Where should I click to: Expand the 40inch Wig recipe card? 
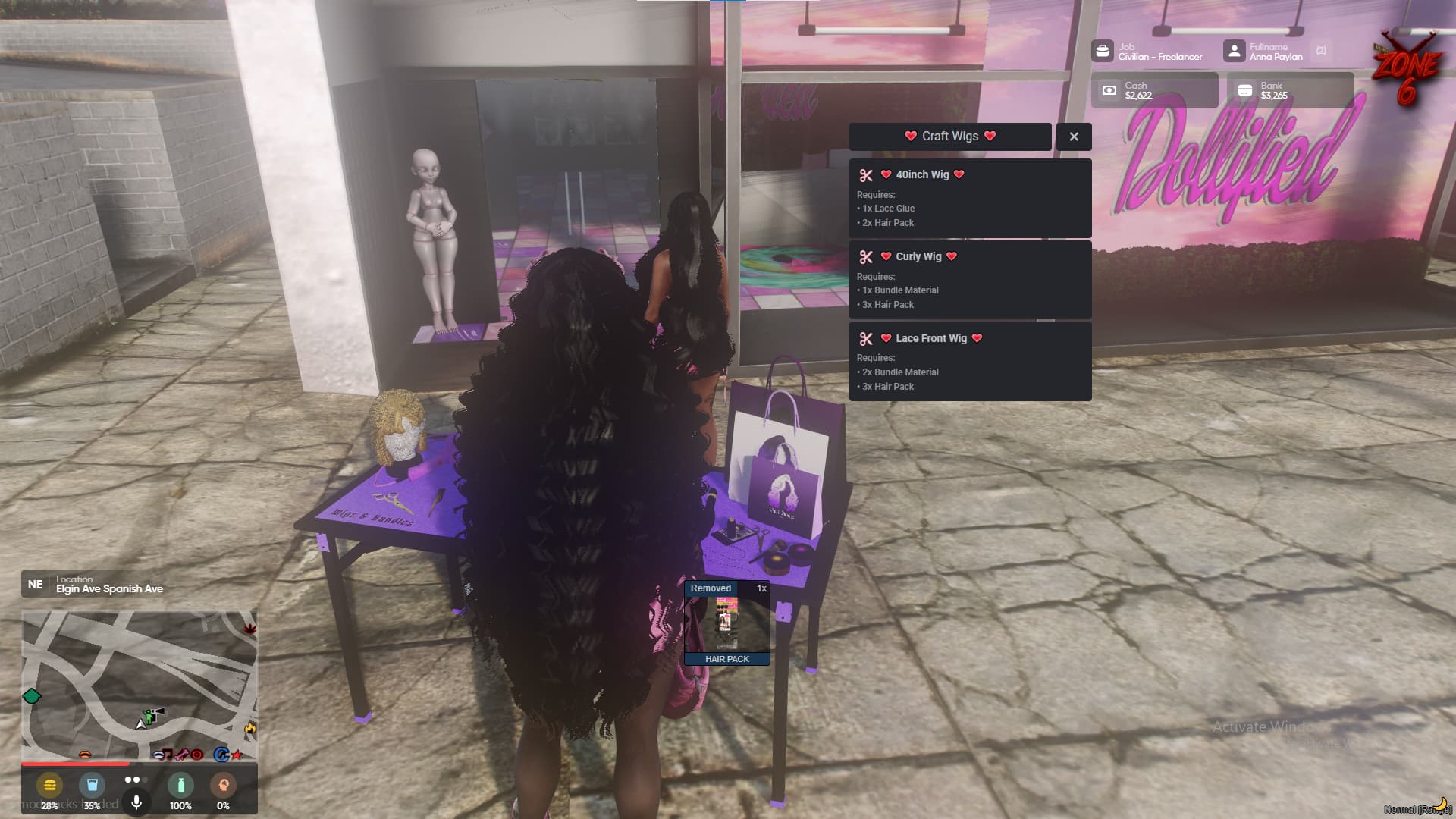point(971,197)
